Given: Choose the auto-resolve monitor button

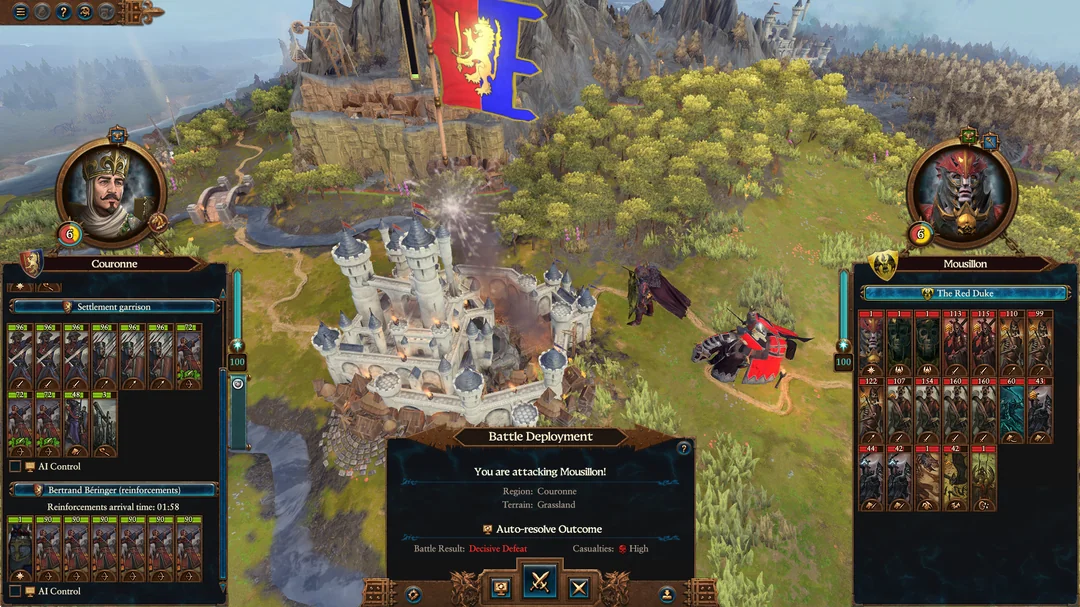Looking at the screenshot, I should (502, 588).
